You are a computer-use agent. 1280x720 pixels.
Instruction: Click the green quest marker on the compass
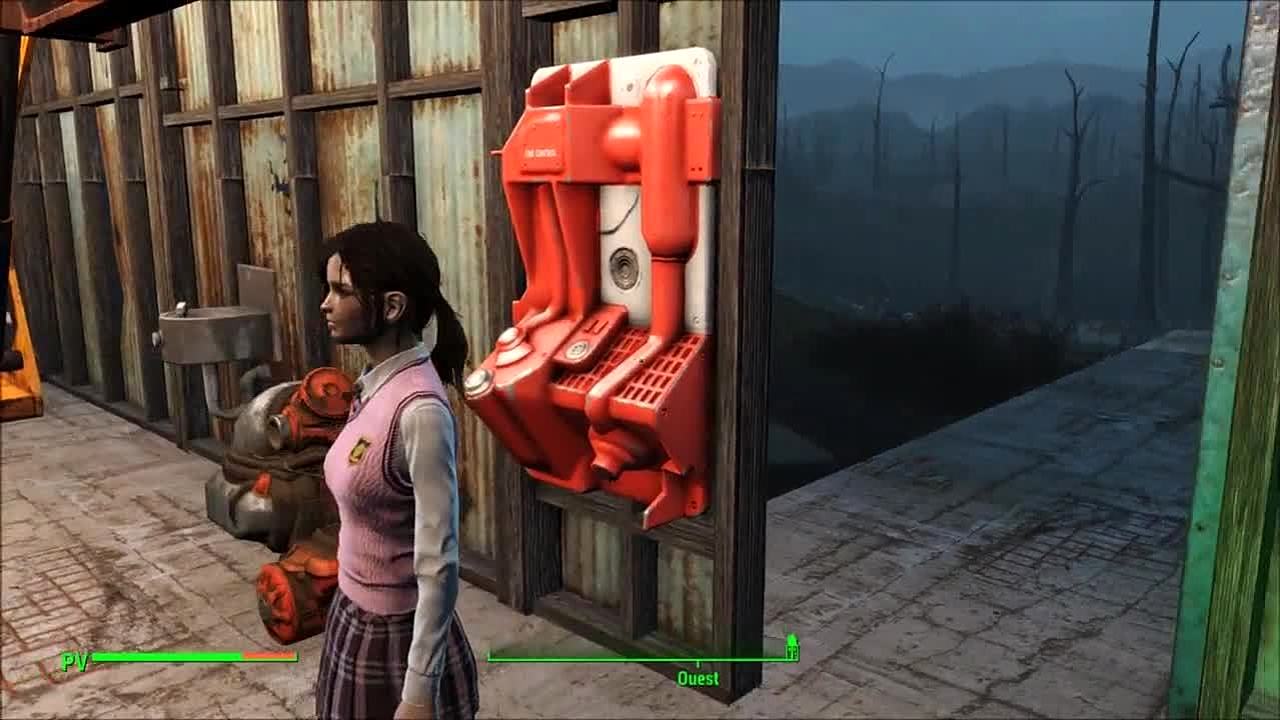pyautogui.click(x=792, y=646)
